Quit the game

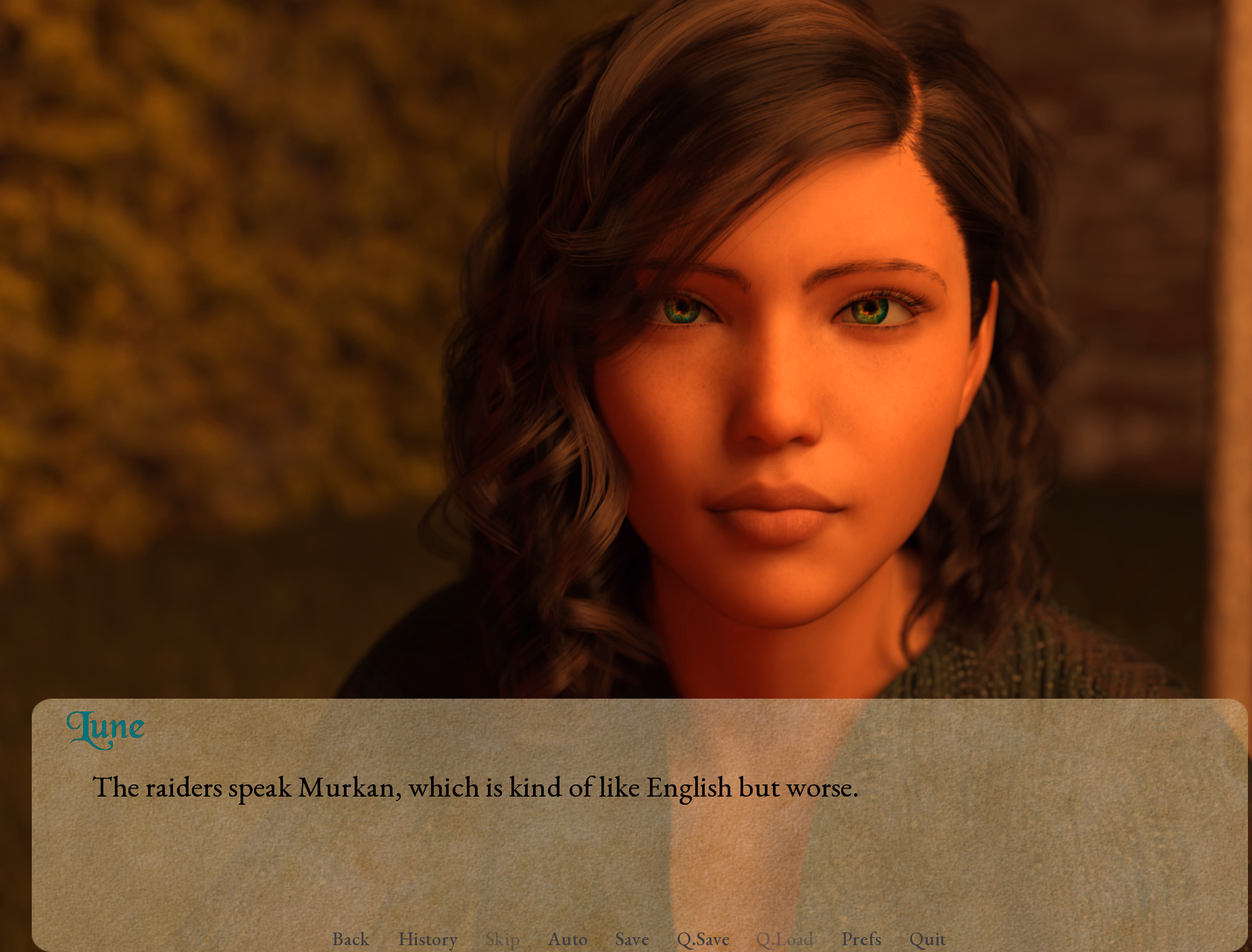click(927, 939)
